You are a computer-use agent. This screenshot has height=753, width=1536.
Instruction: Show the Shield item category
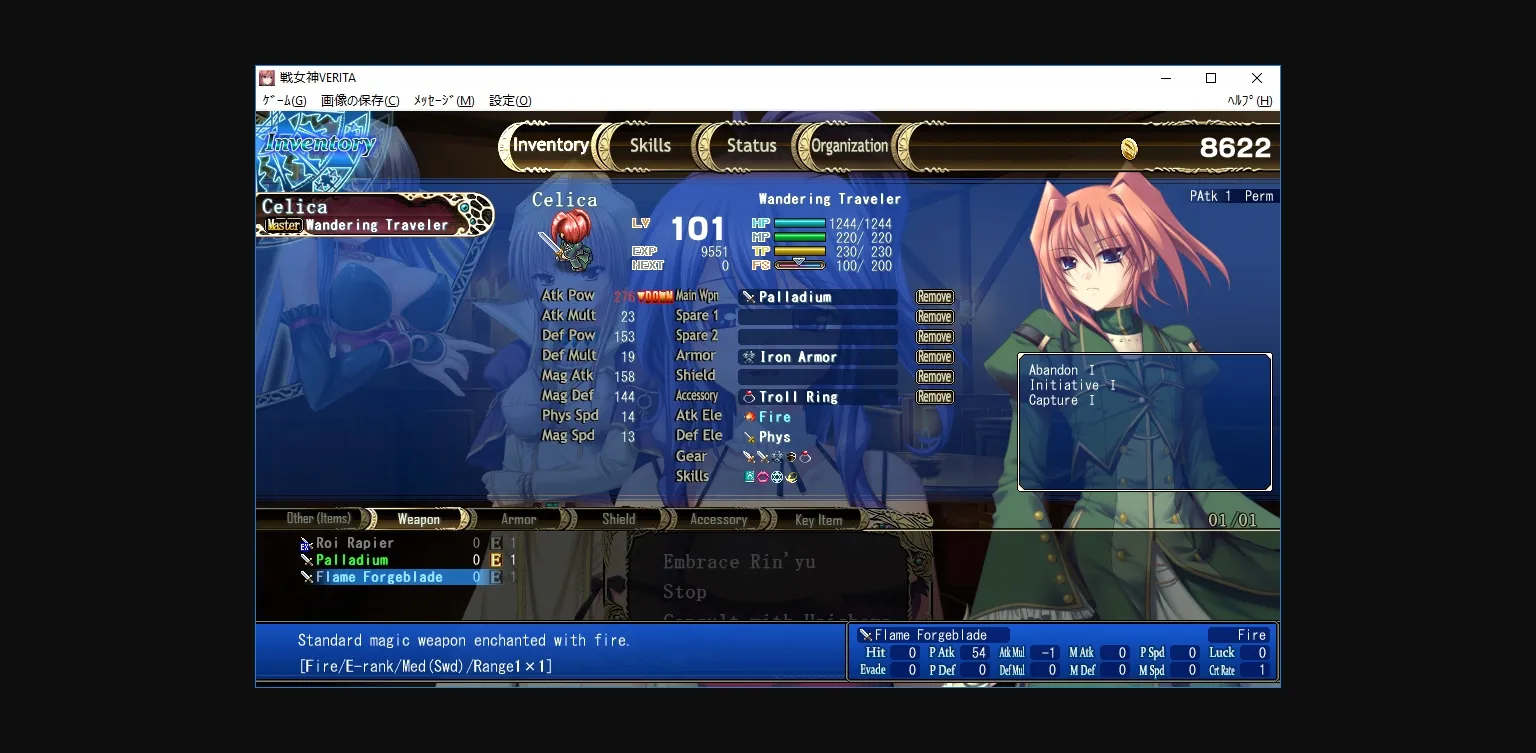pyautogui.click(x=618, y=519)
